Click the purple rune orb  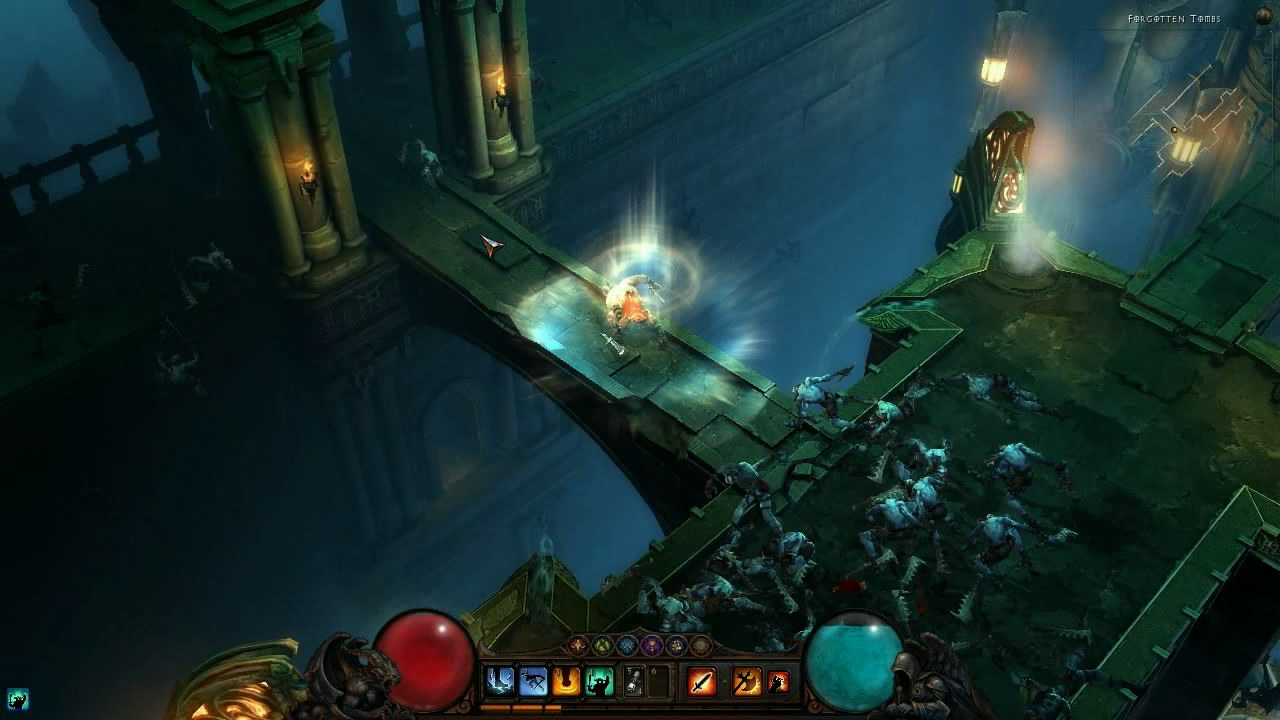(652, 645)
